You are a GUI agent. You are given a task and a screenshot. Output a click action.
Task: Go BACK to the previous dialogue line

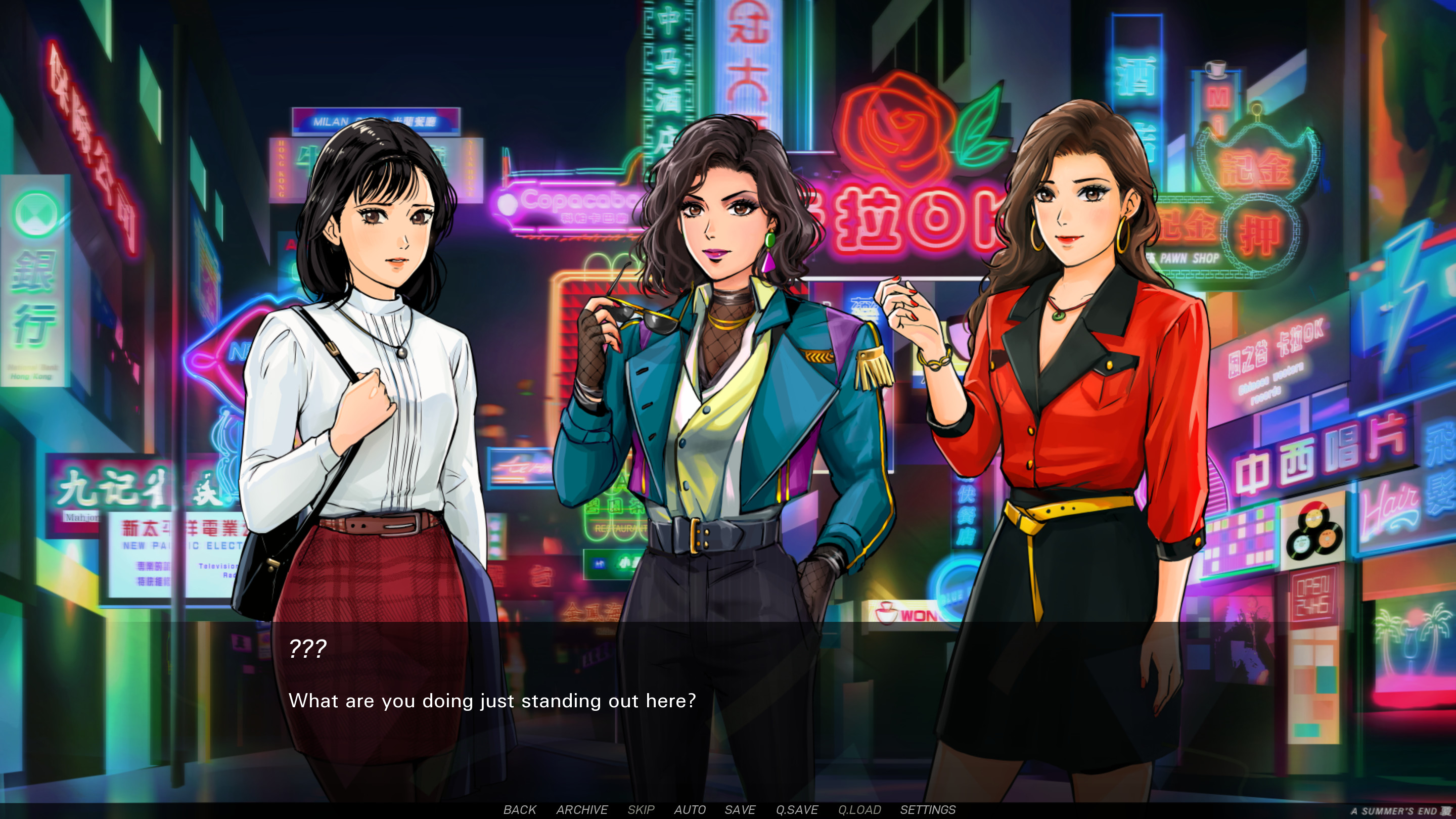pyautogui.click(x=520, y=810)
